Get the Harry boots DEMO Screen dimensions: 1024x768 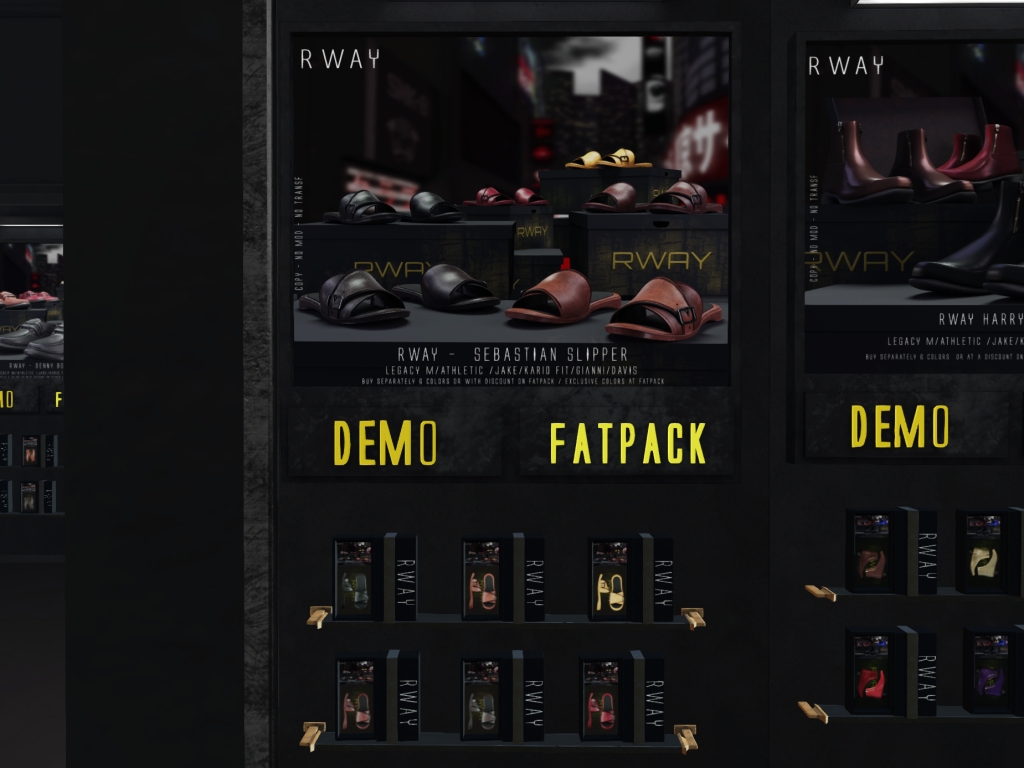coord(899,426)
